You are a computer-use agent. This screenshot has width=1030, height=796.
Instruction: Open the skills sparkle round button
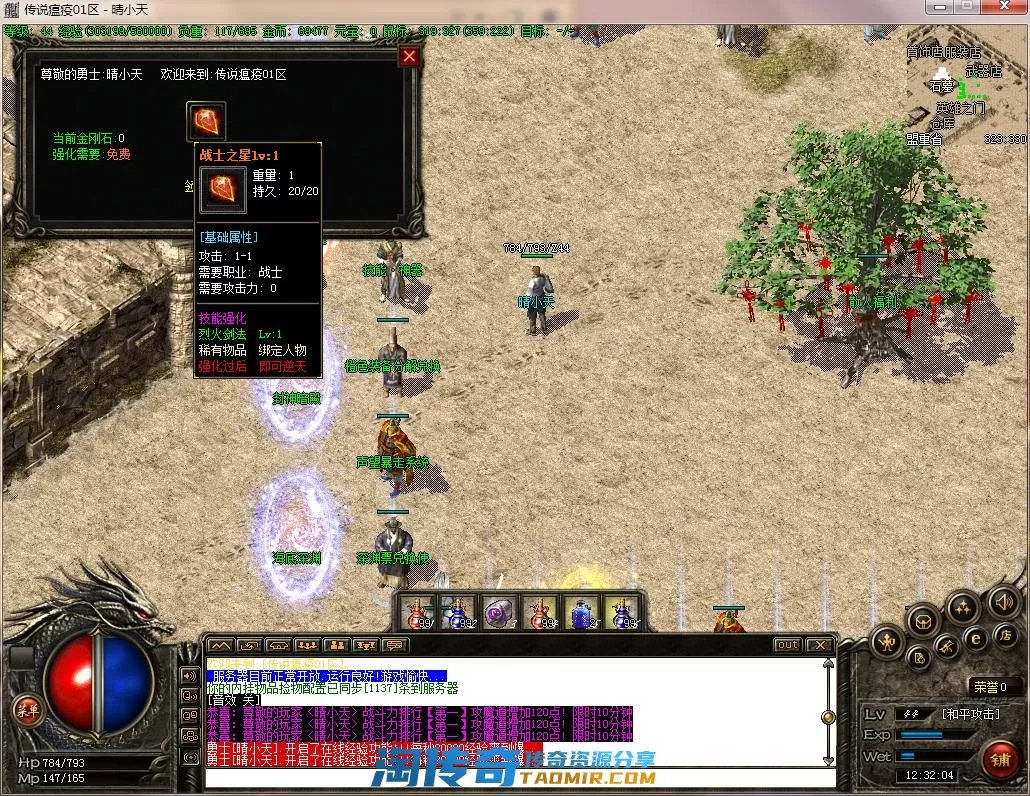pyautogui.click(x=963, y=606)
